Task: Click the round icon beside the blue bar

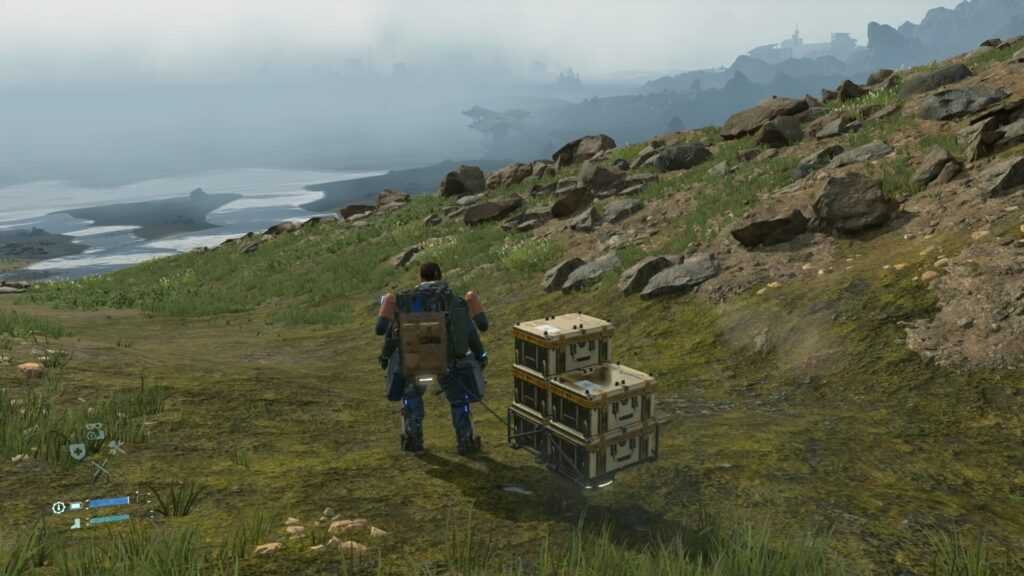Action: tap(60, 507)
